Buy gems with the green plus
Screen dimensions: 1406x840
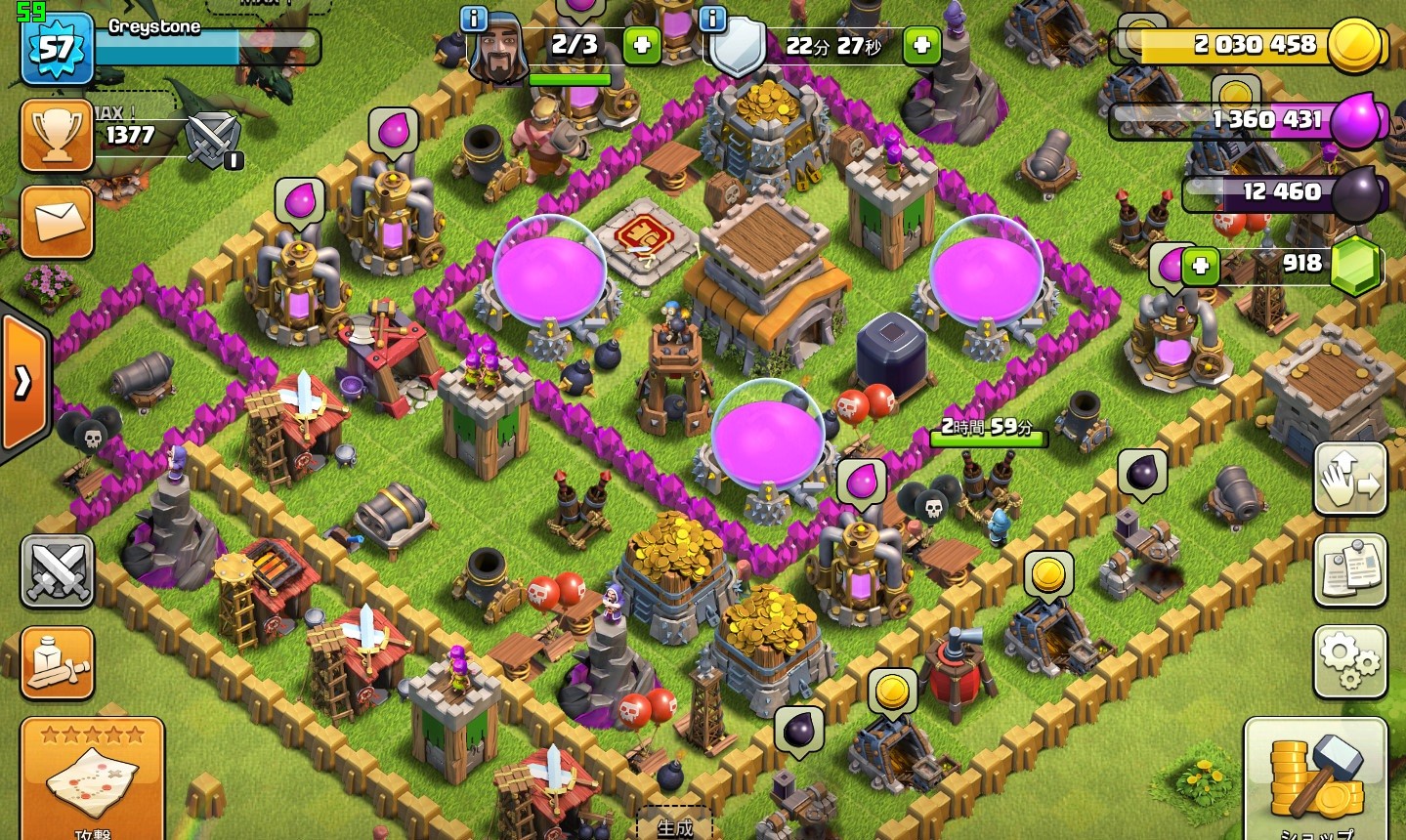point(1200,266)
